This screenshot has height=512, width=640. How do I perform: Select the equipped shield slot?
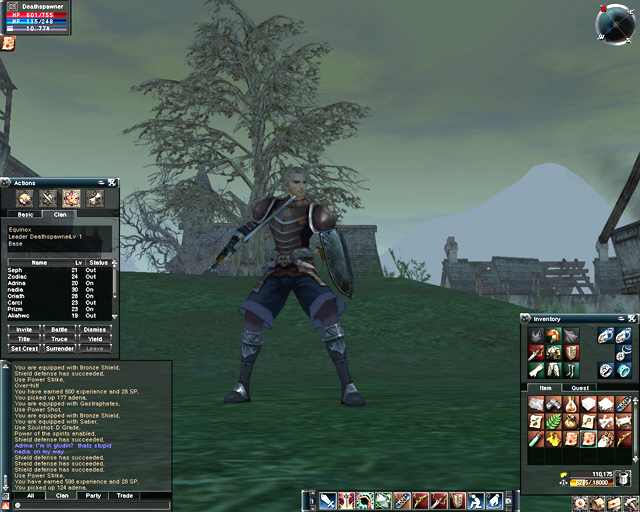[570, 353]
